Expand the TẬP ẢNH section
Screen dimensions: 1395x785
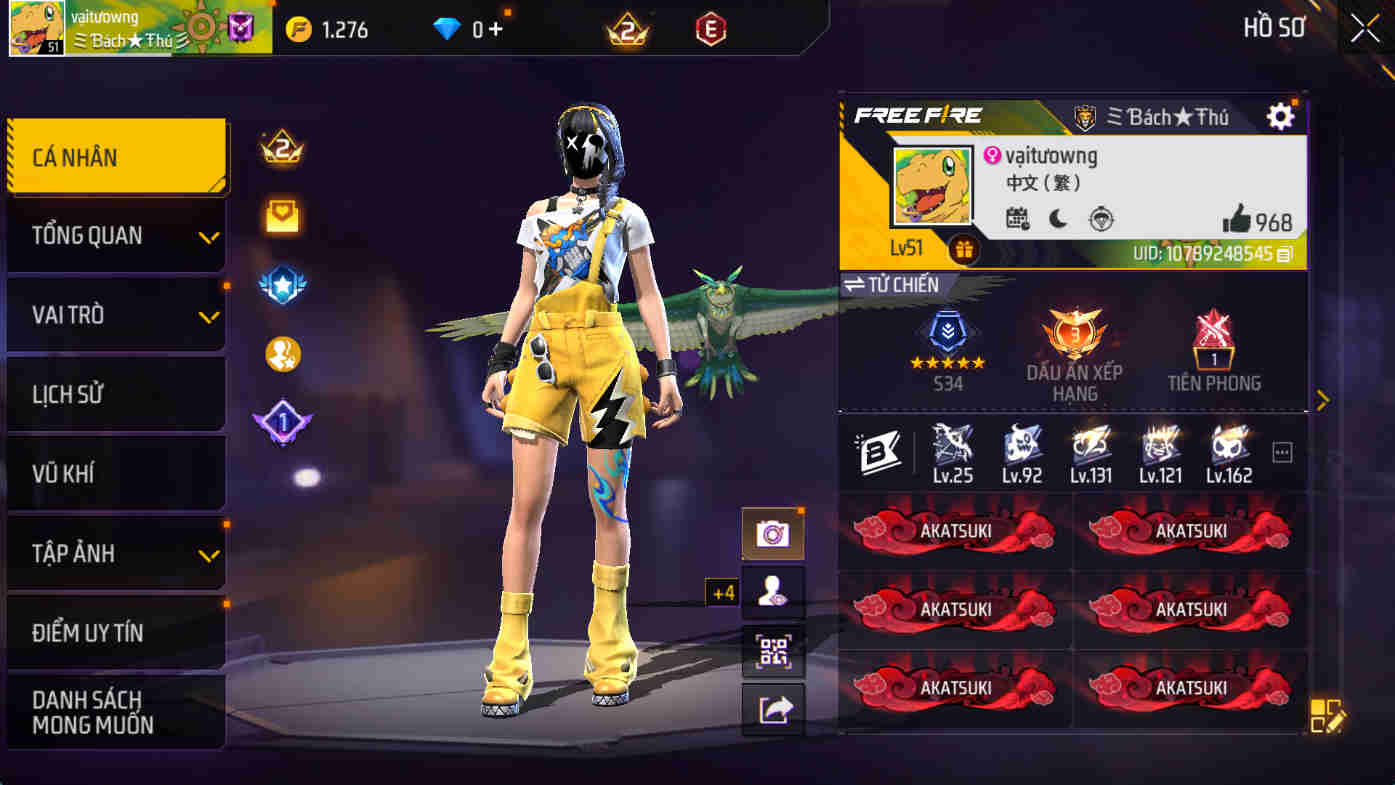(116, 552)
